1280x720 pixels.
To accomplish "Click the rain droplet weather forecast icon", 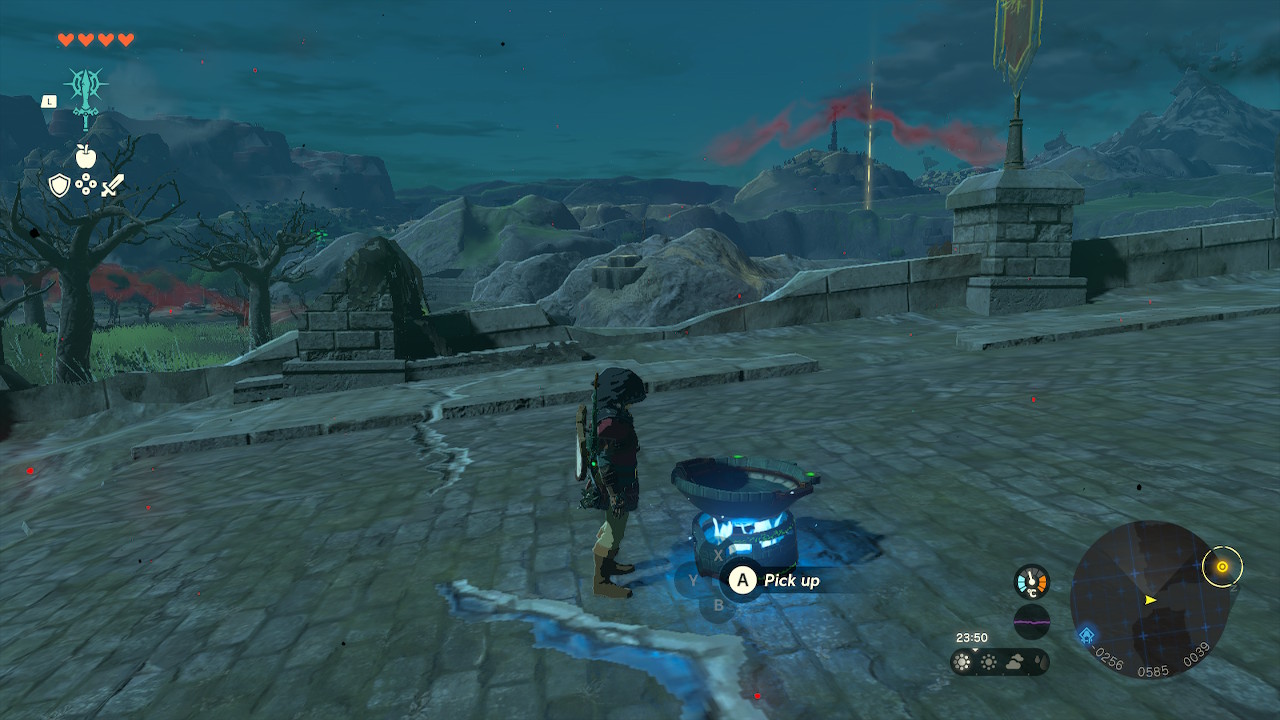I will click(1041, 660).
